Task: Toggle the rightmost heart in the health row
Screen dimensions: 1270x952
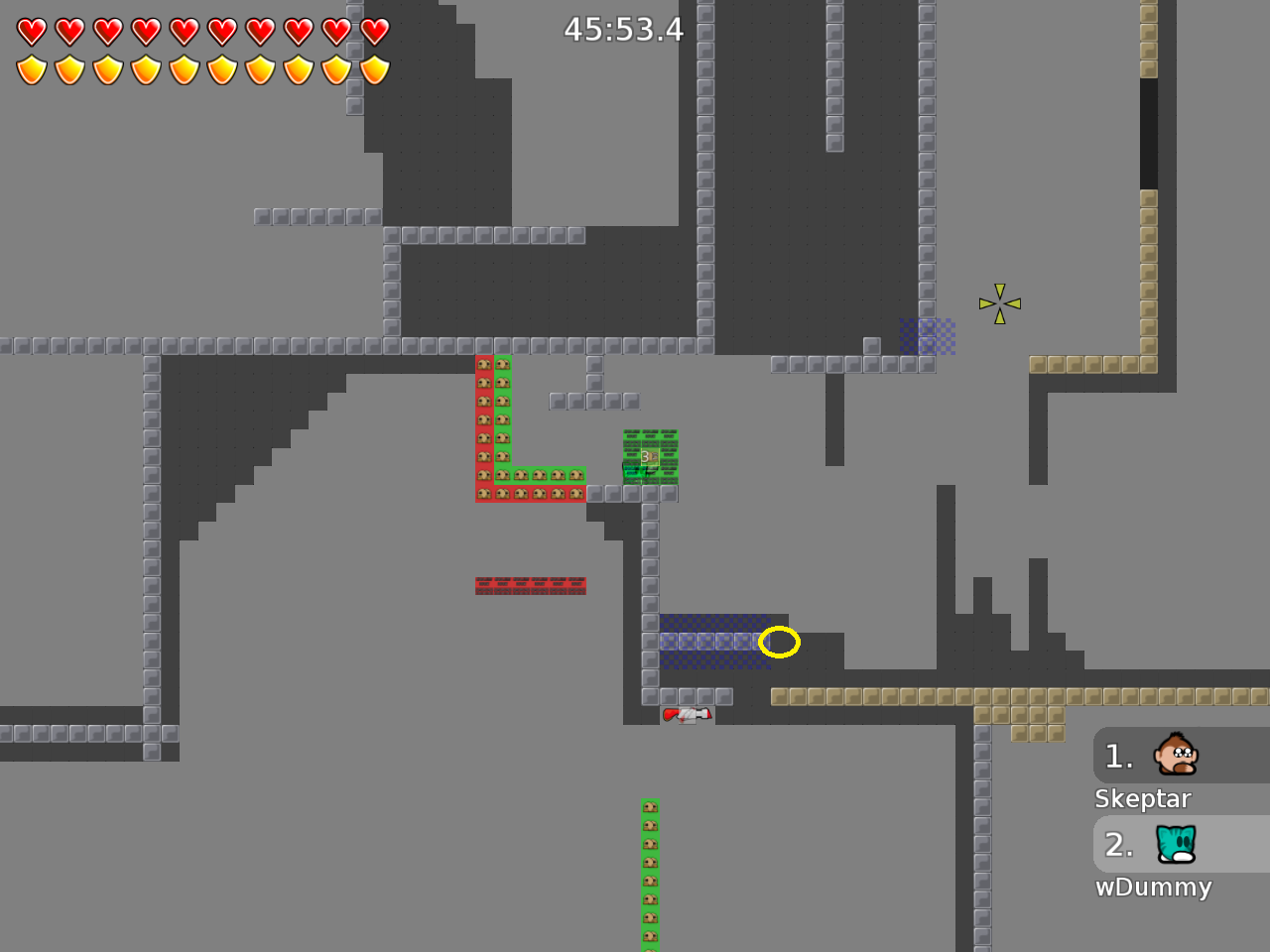Action: click(x=373, y=31)
